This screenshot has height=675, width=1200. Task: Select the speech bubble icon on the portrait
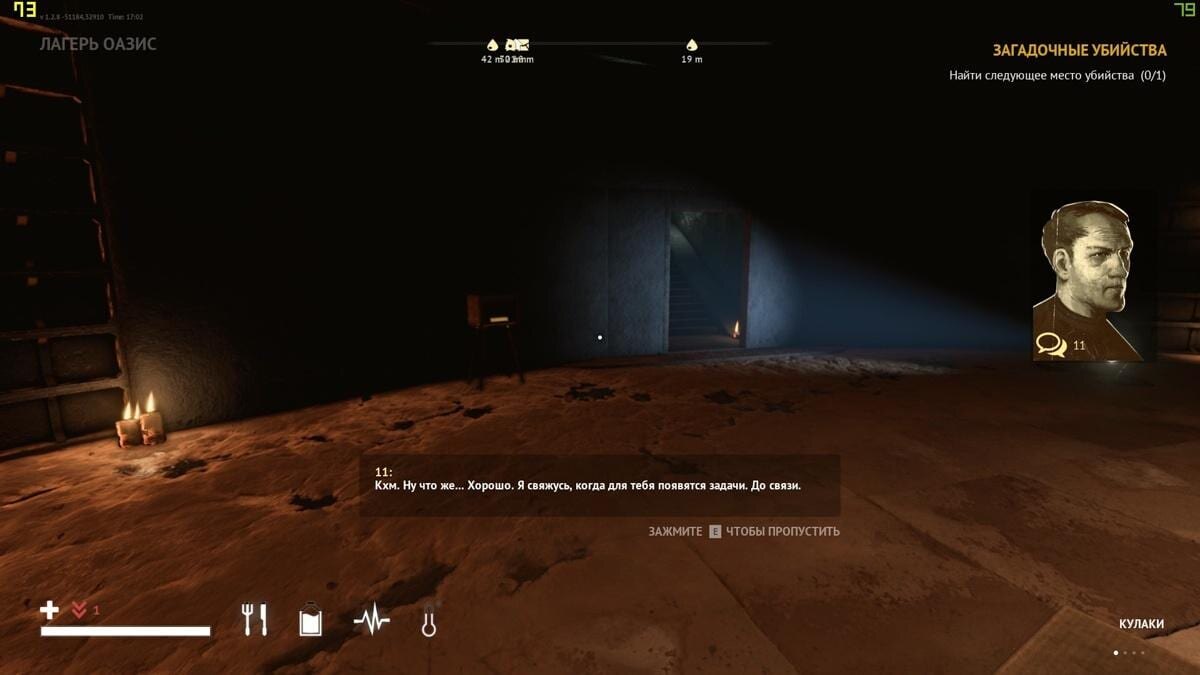1050,345
